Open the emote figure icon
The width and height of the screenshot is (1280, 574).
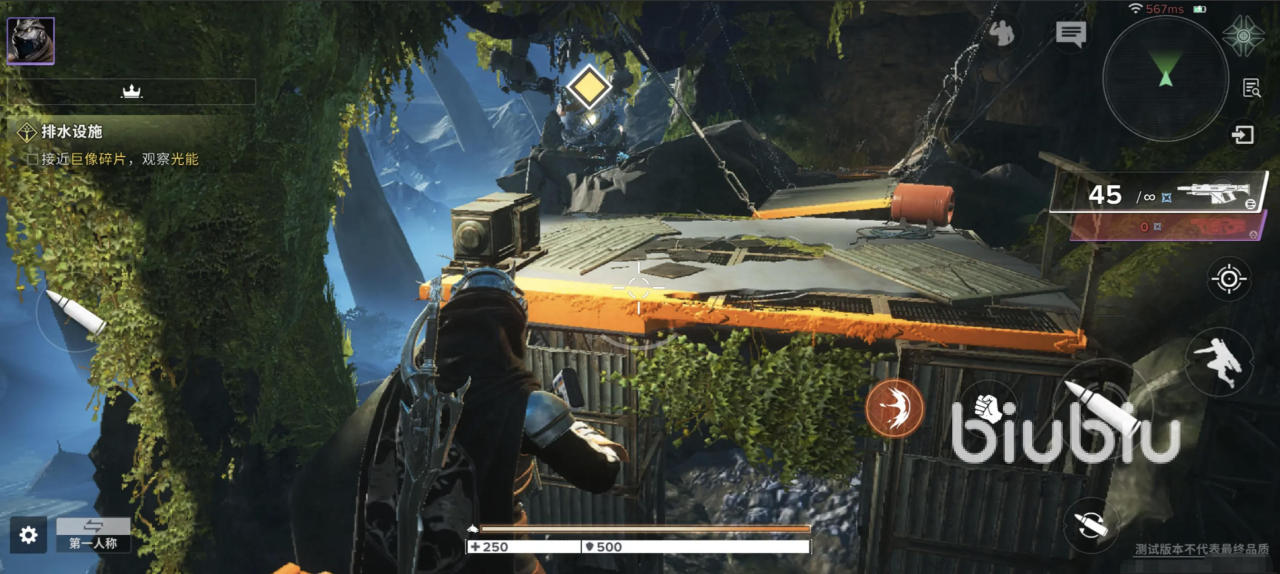[1000, 34]
